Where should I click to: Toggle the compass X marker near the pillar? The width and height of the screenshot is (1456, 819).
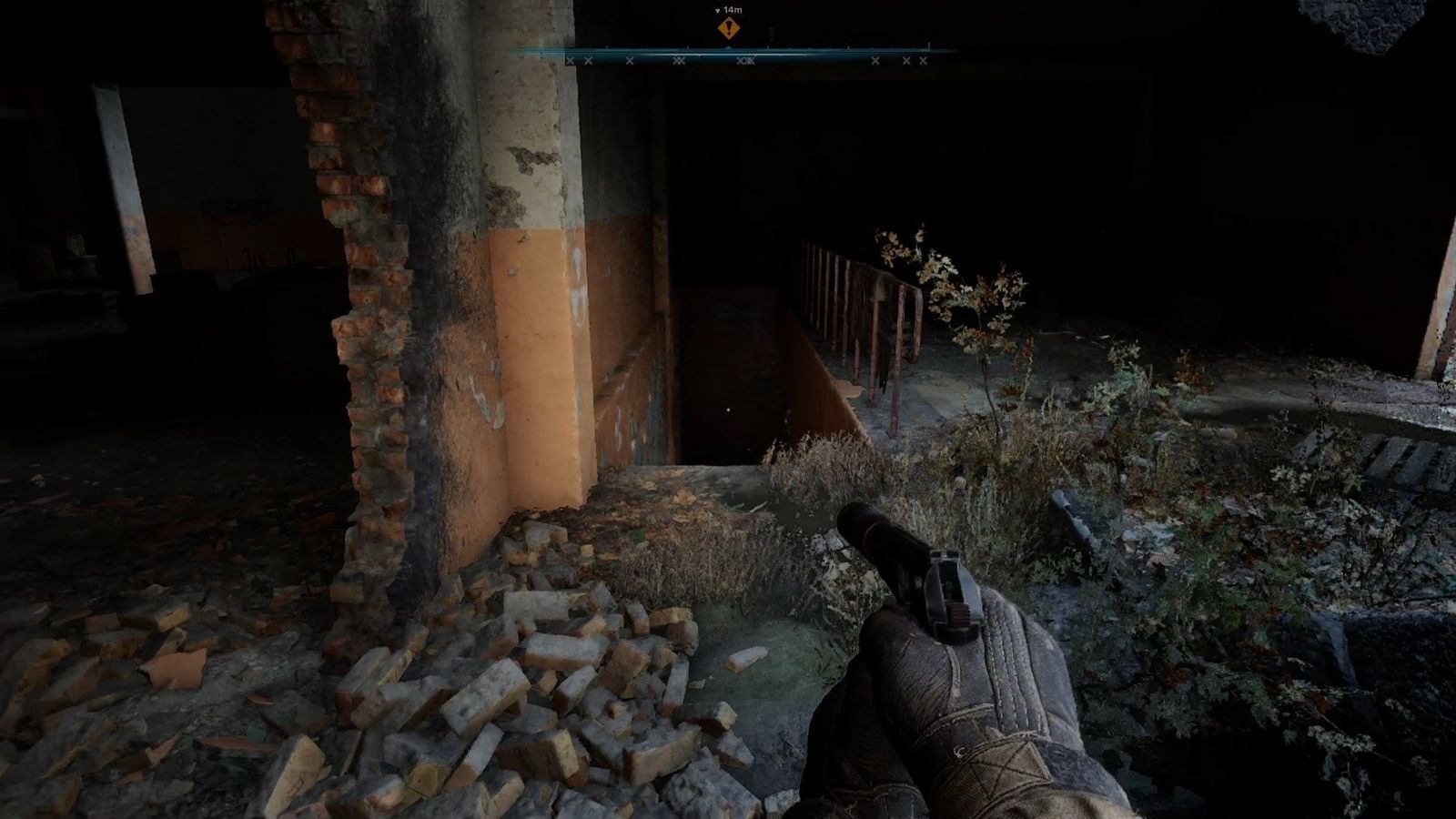tap(570, 61)
